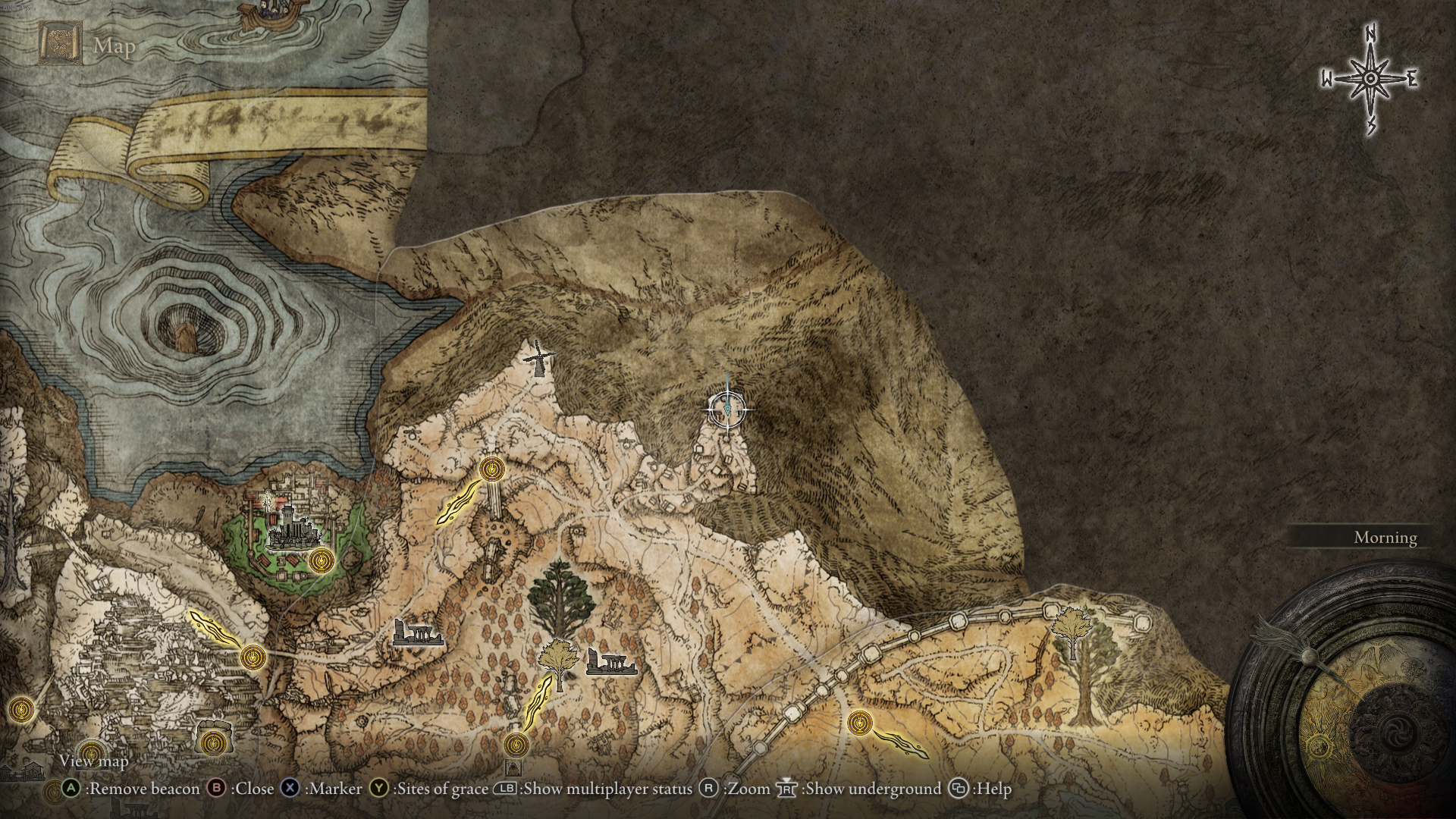Click the compass rose
The image size is (1456, 819).
point(1370,79)
